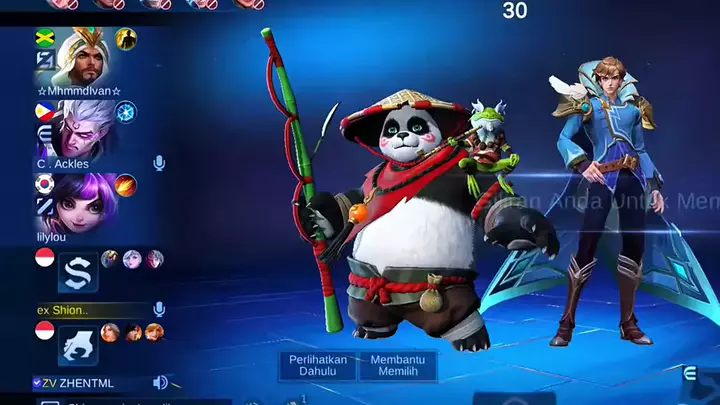Tap Mhmmdlvan's yellow battle spell icon
Screen dimensions: 720x405
pyautogui.click(x=126, y=38)
